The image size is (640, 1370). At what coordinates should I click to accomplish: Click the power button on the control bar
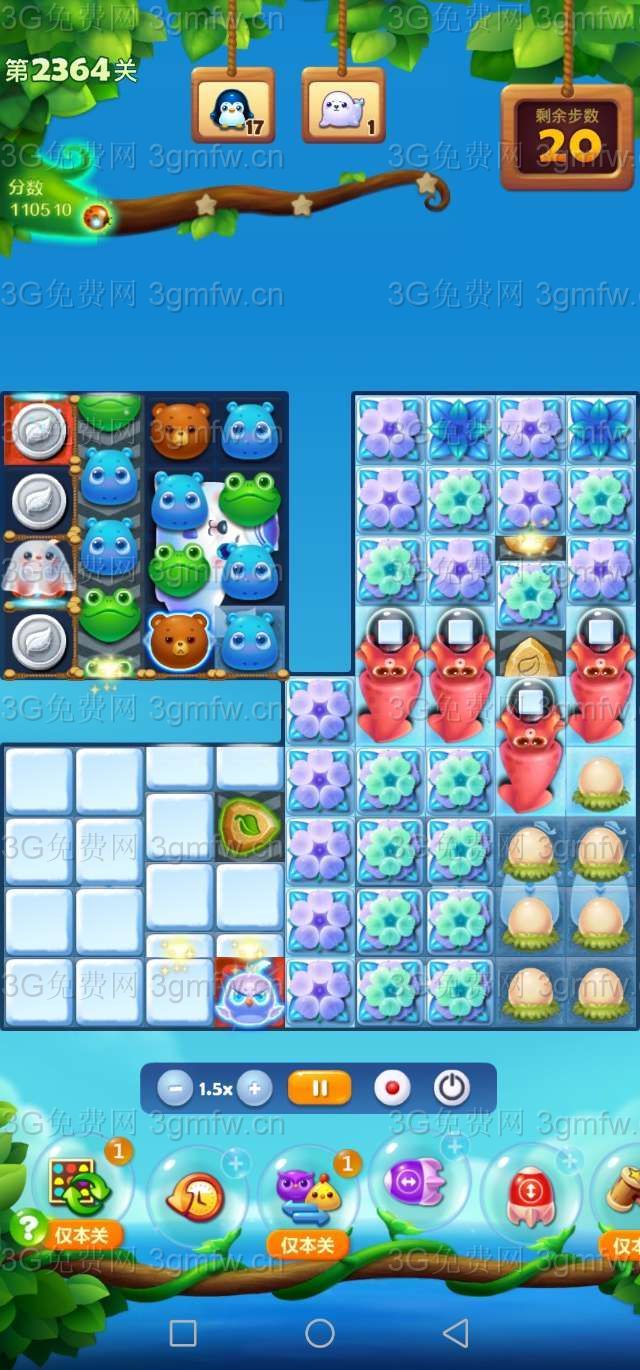tap(451, 1088)
